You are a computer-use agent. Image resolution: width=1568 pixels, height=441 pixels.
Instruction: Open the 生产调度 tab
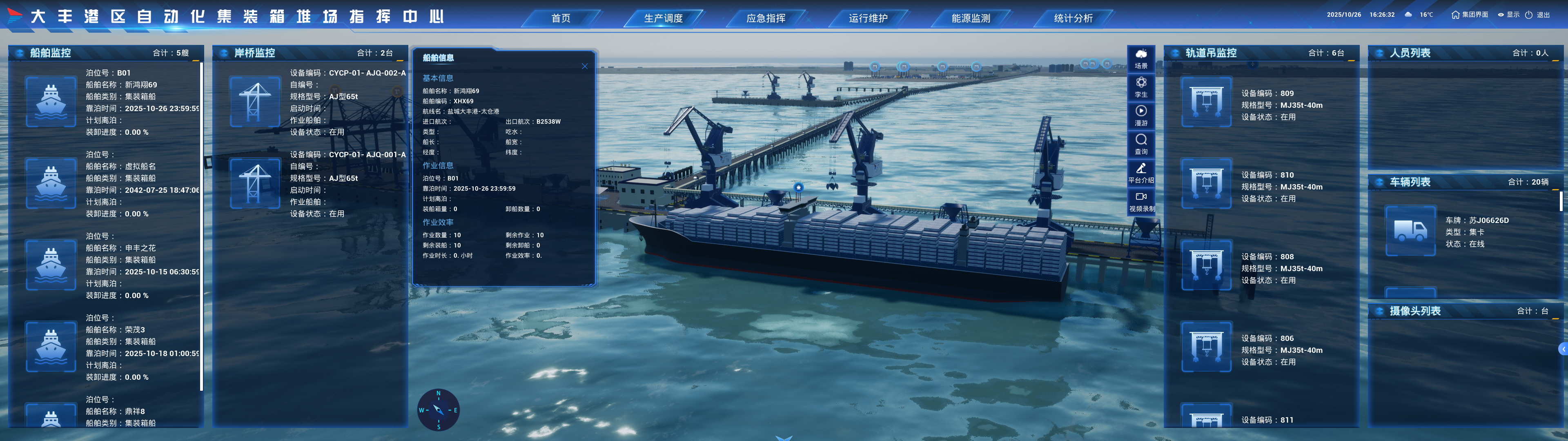pyautogui.click(x=663, y=18)
